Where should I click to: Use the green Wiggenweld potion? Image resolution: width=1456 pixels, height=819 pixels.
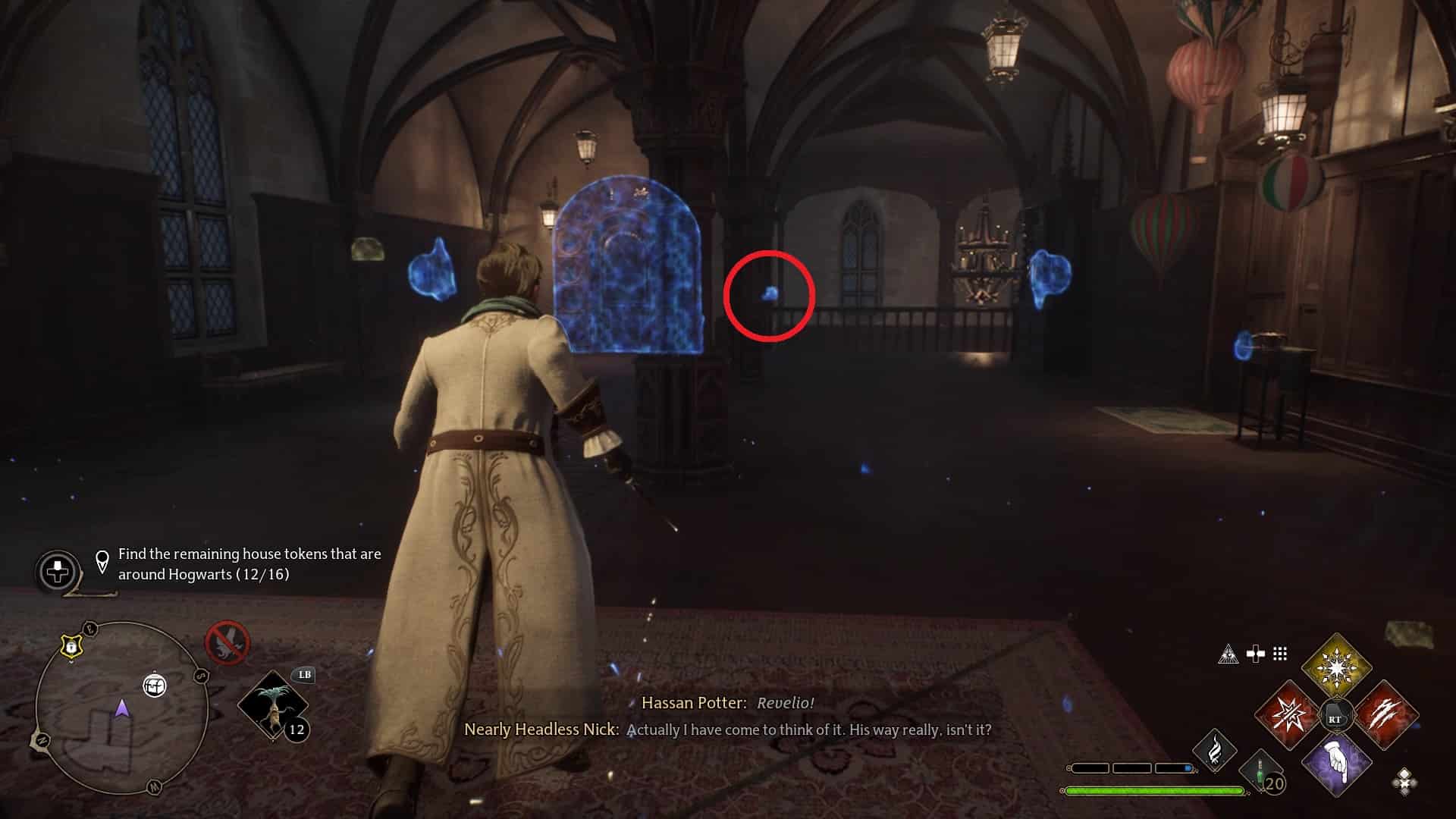[1260, 772]
